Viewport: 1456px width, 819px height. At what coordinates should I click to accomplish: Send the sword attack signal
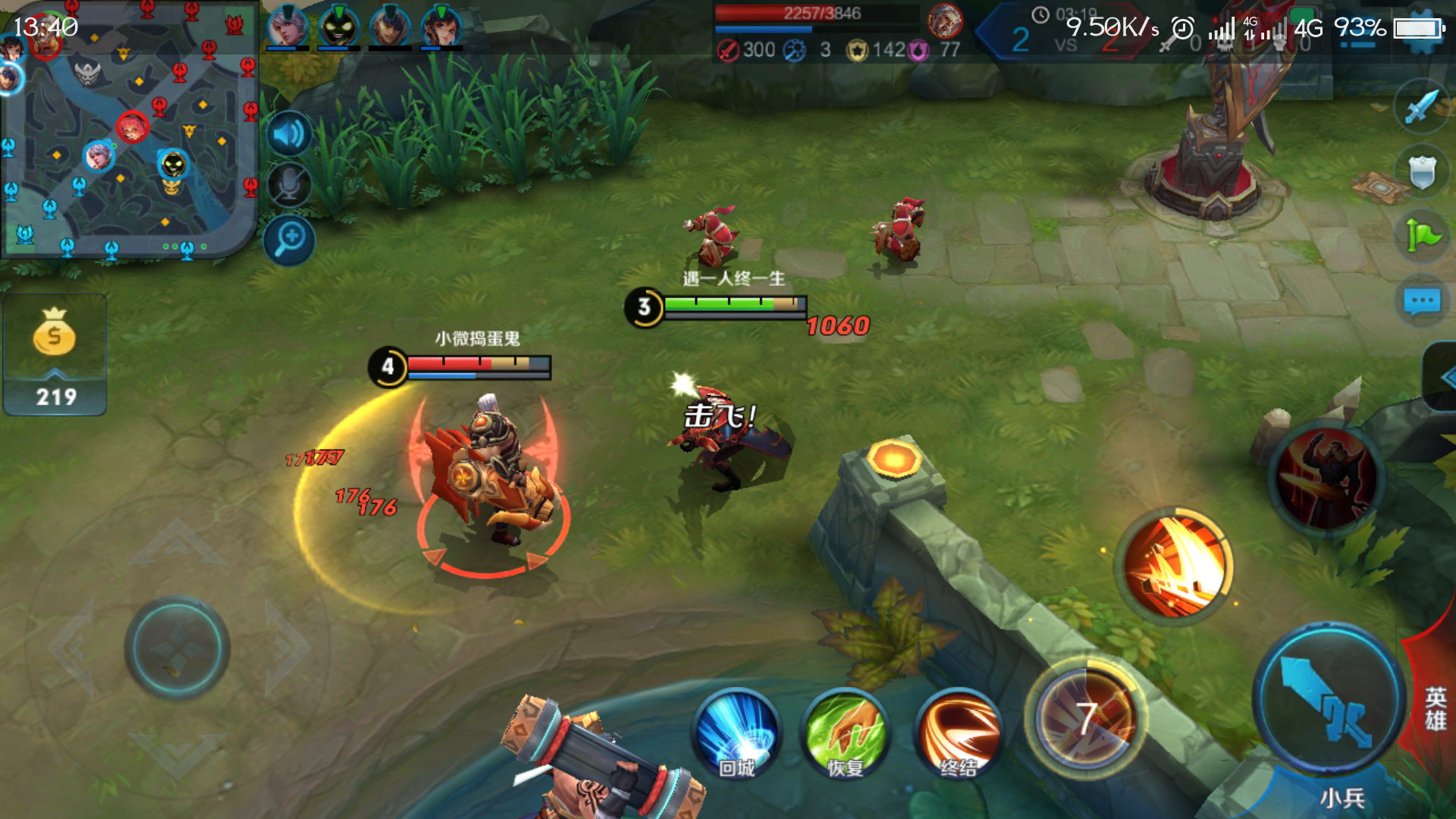(x=1421, y=107)
